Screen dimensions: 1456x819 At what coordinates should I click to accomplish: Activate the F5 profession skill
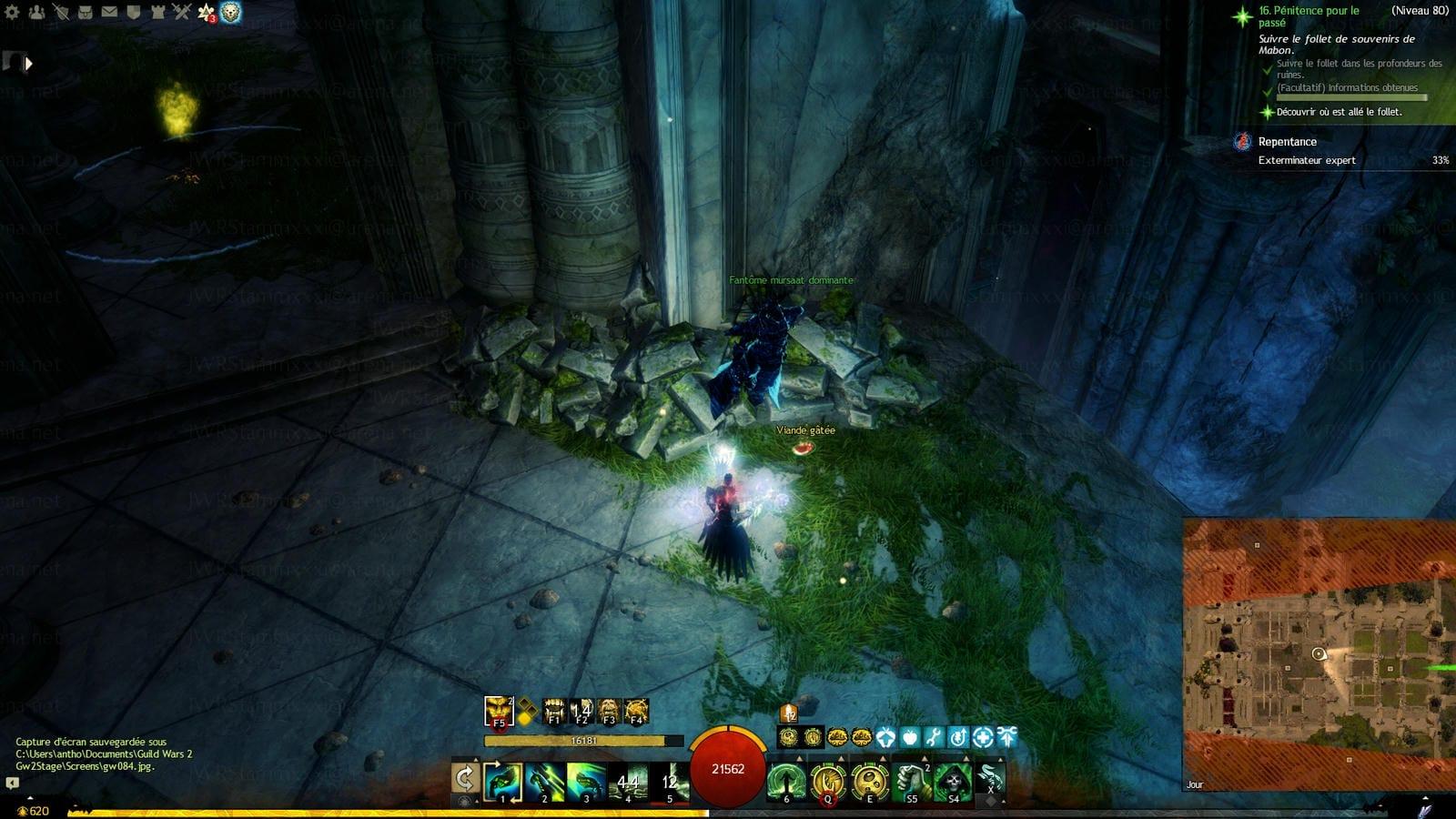coord(499,711)
